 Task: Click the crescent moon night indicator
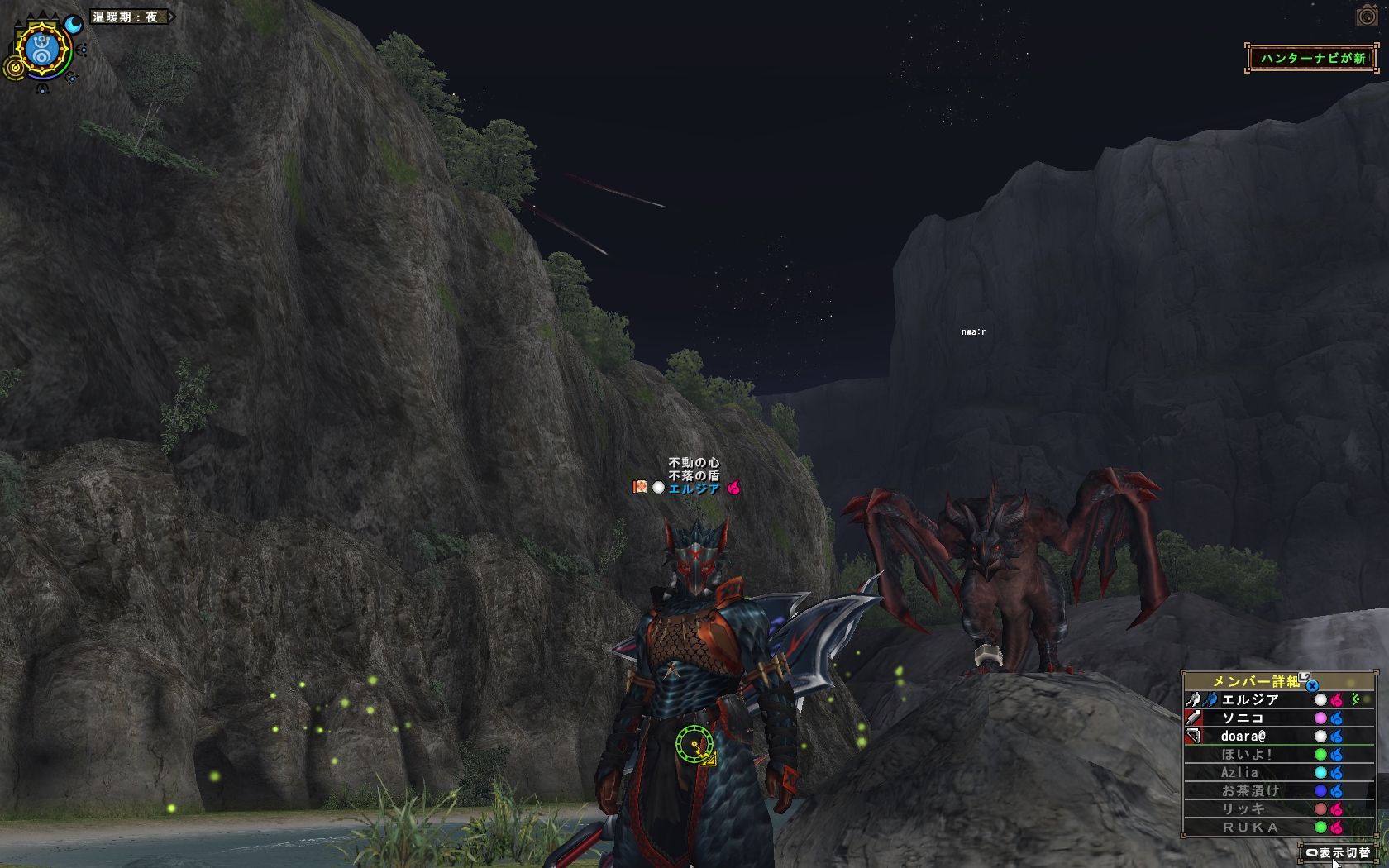74,25
